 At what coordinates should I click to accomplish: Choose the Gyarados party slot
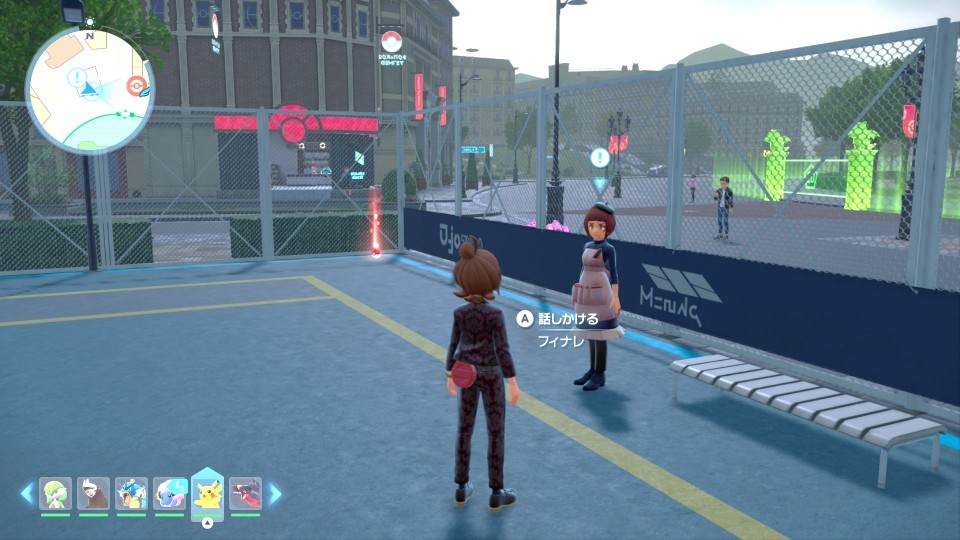[x=131, y=493]
